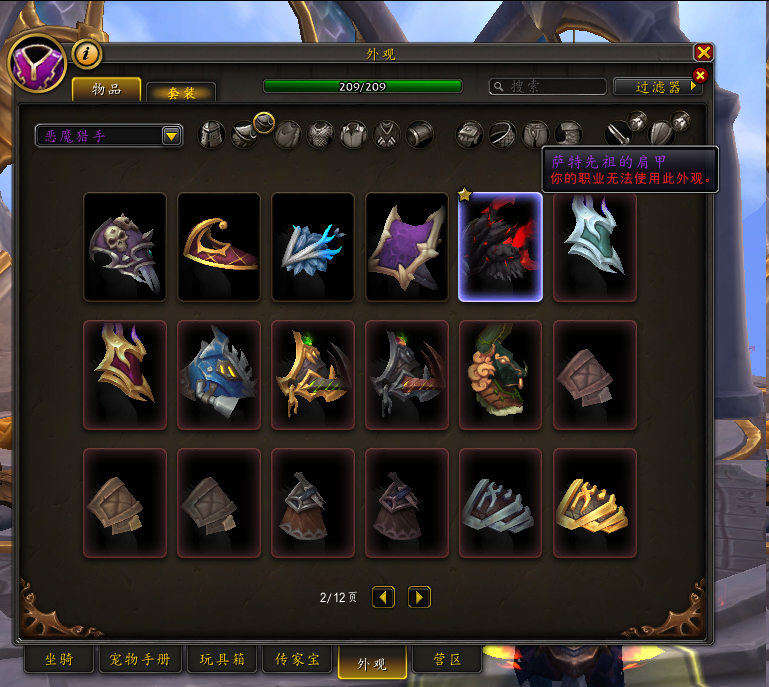Go to the next appearance page
The image size is (769, 687).
[420, 597]
